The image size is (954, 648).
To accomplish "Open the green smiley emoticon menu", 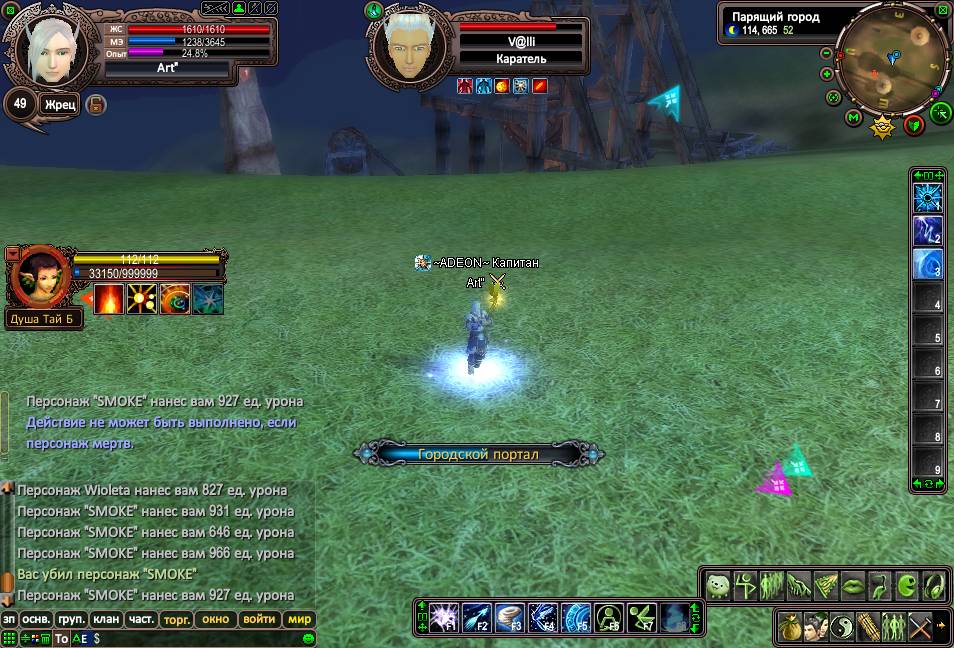I will [x=309, y=638].
